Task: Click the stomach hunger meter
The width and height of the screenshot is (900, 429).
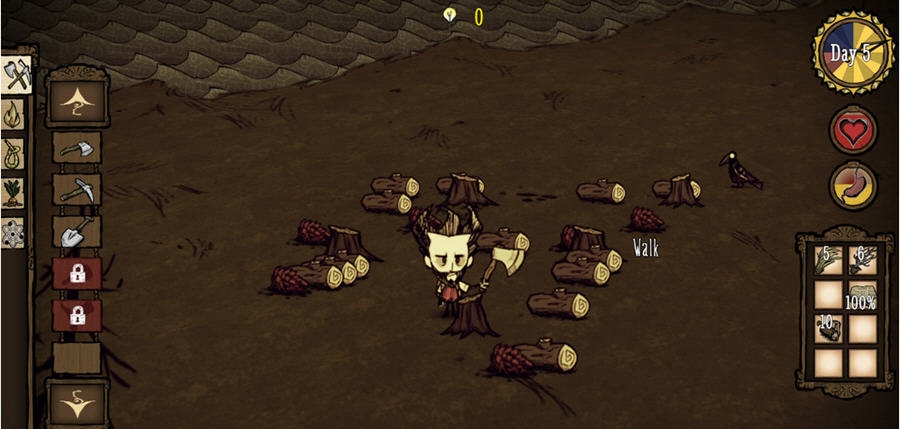Action: point(853,186)
